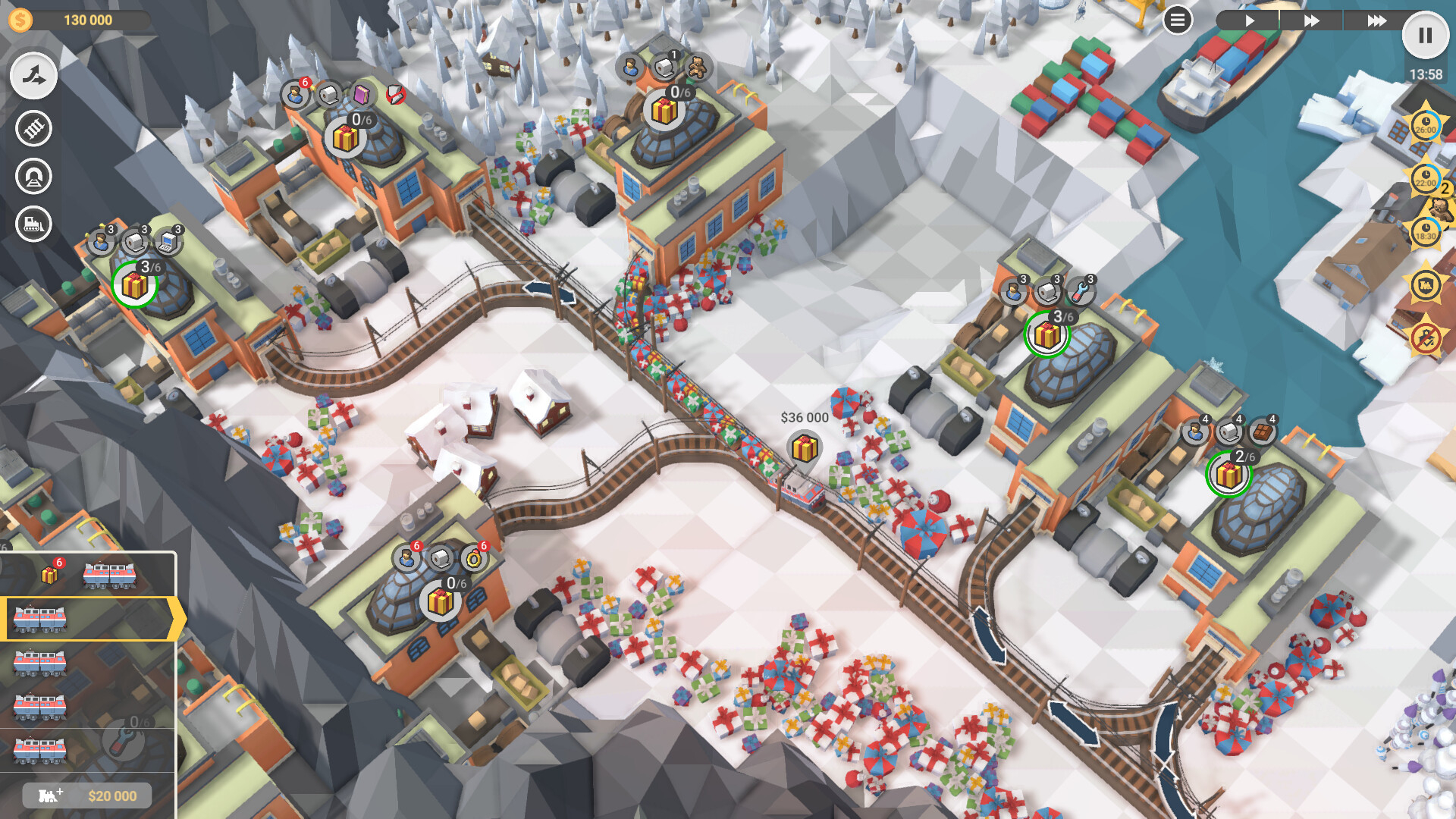Click the 13:58 mission timer
The height and width of the screenshot is (819, 1456).
coord(1425,74)
